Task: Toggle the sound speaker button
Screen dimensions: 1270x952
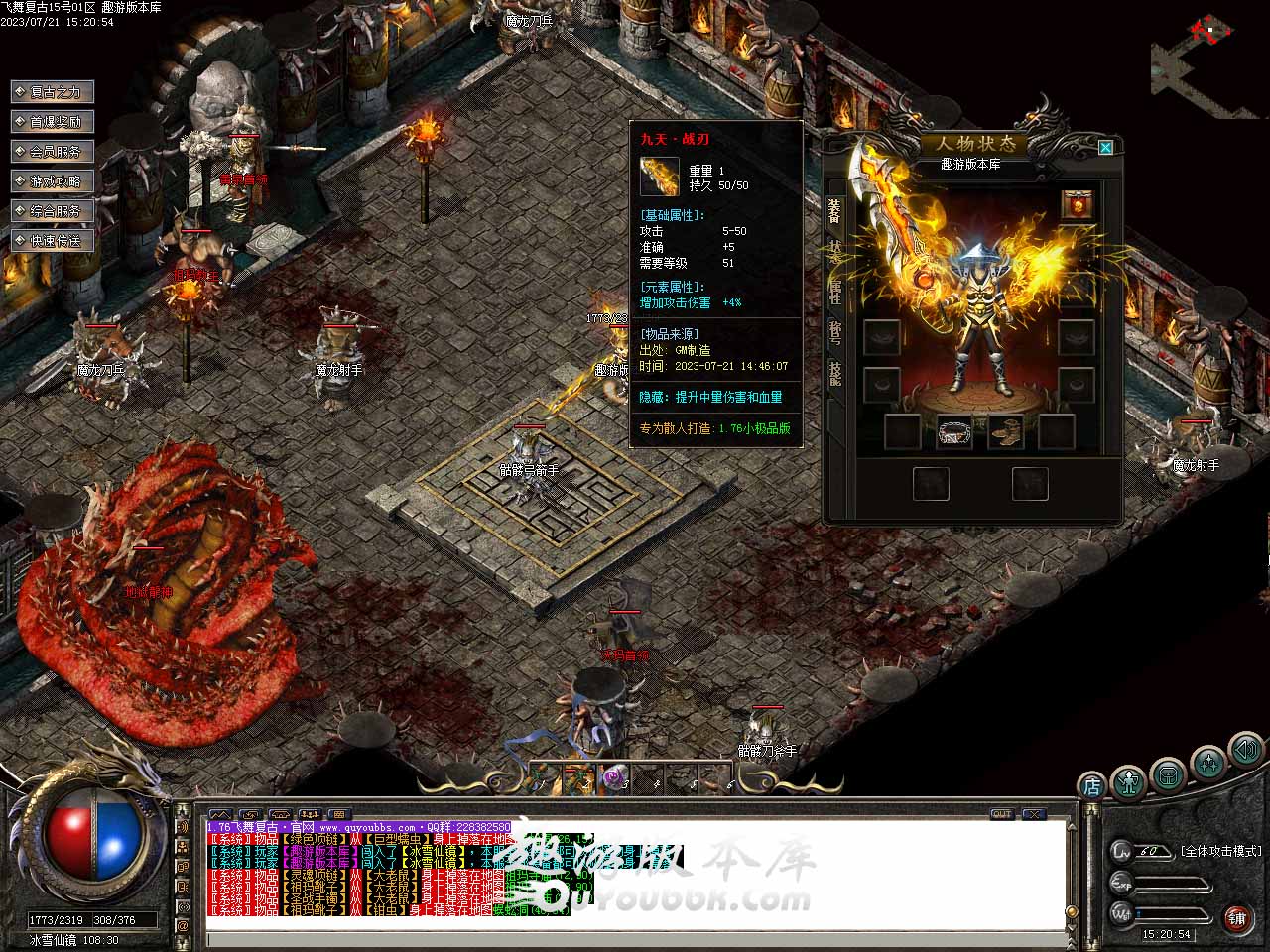Action: pyautogui.click(x=1245, y=750)
